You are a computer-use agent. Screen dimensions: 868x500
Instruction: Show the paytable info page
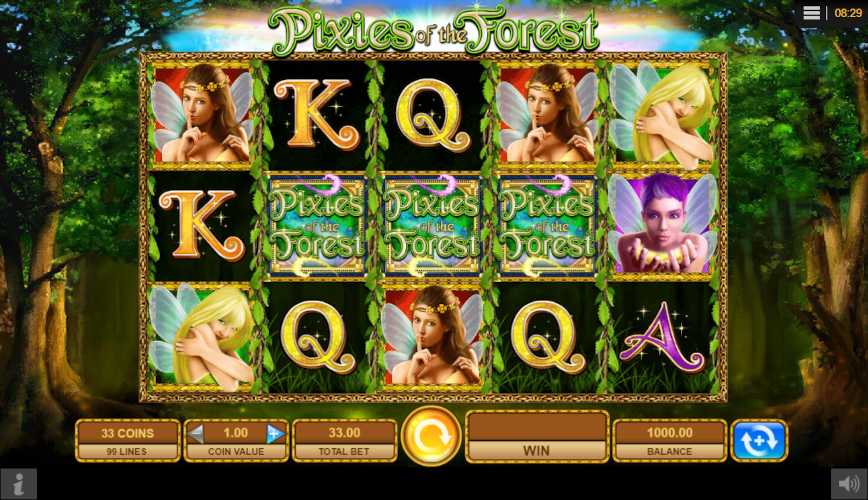18,484
